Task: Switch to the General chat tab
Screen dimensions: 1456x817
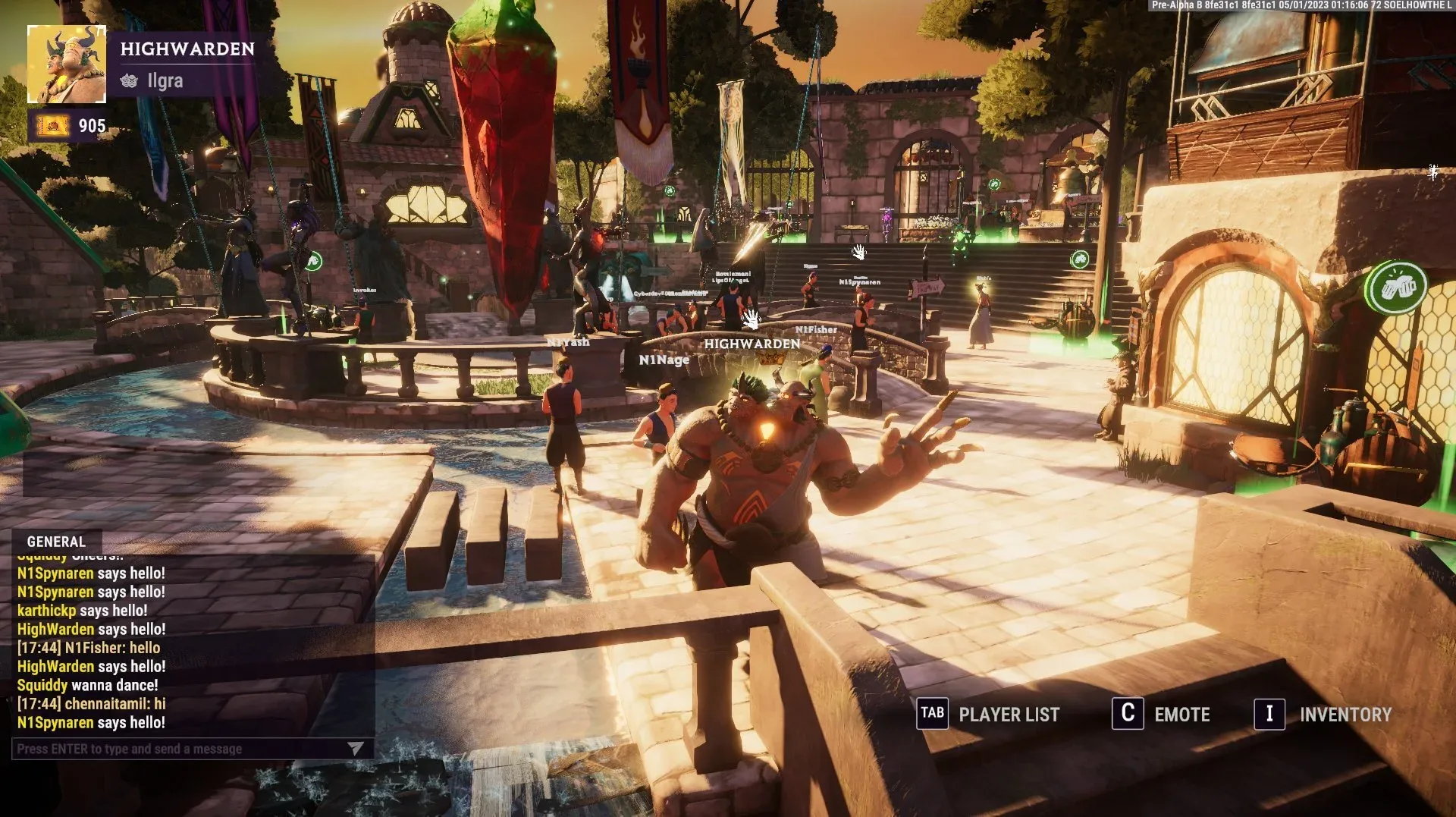Action: (x=56, y=542)
